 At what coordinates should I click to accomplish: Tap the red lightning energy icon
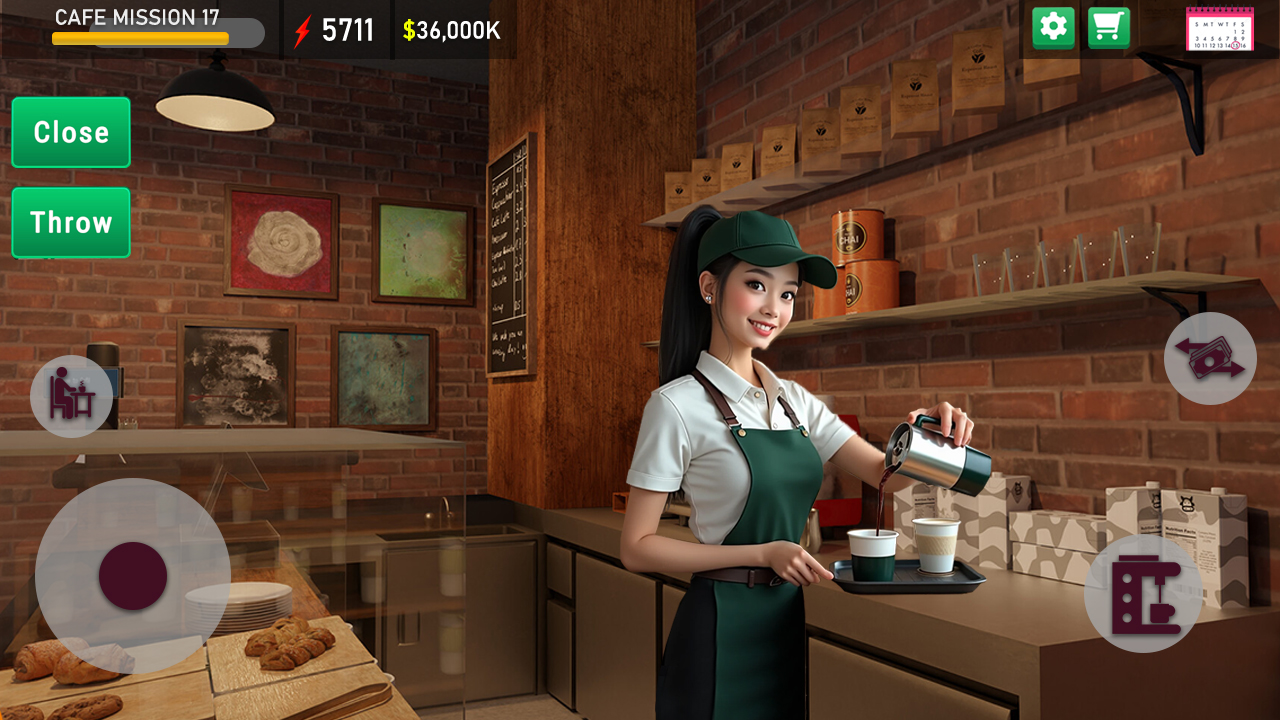point(302,29)
